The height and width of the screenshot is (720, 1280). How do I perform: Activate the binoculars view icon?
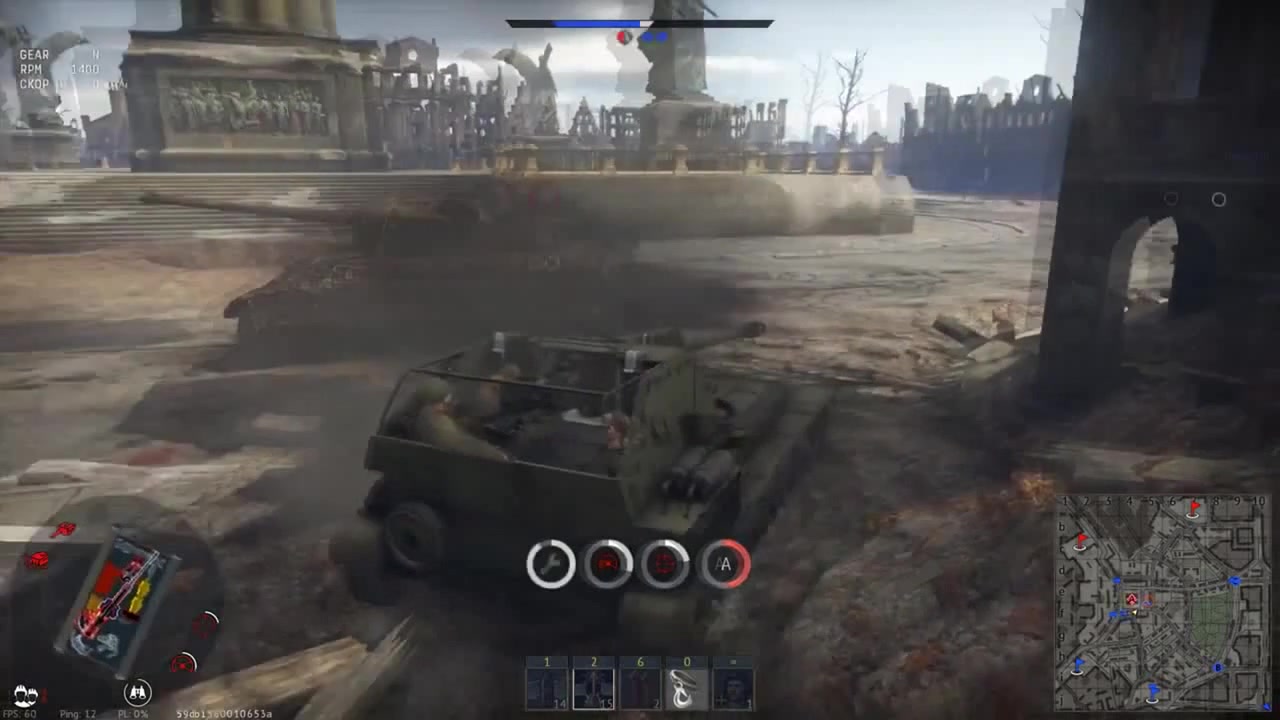tap(138, 691)
